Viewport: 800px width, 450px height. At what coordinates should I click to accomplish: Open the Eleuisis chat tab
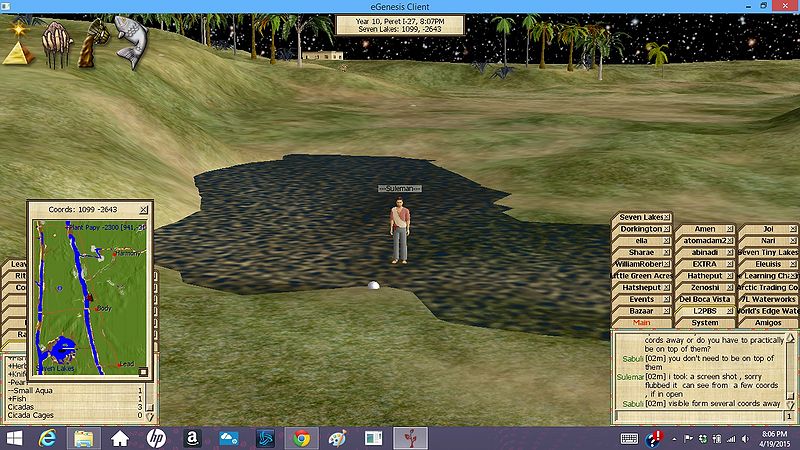point(767,264)
